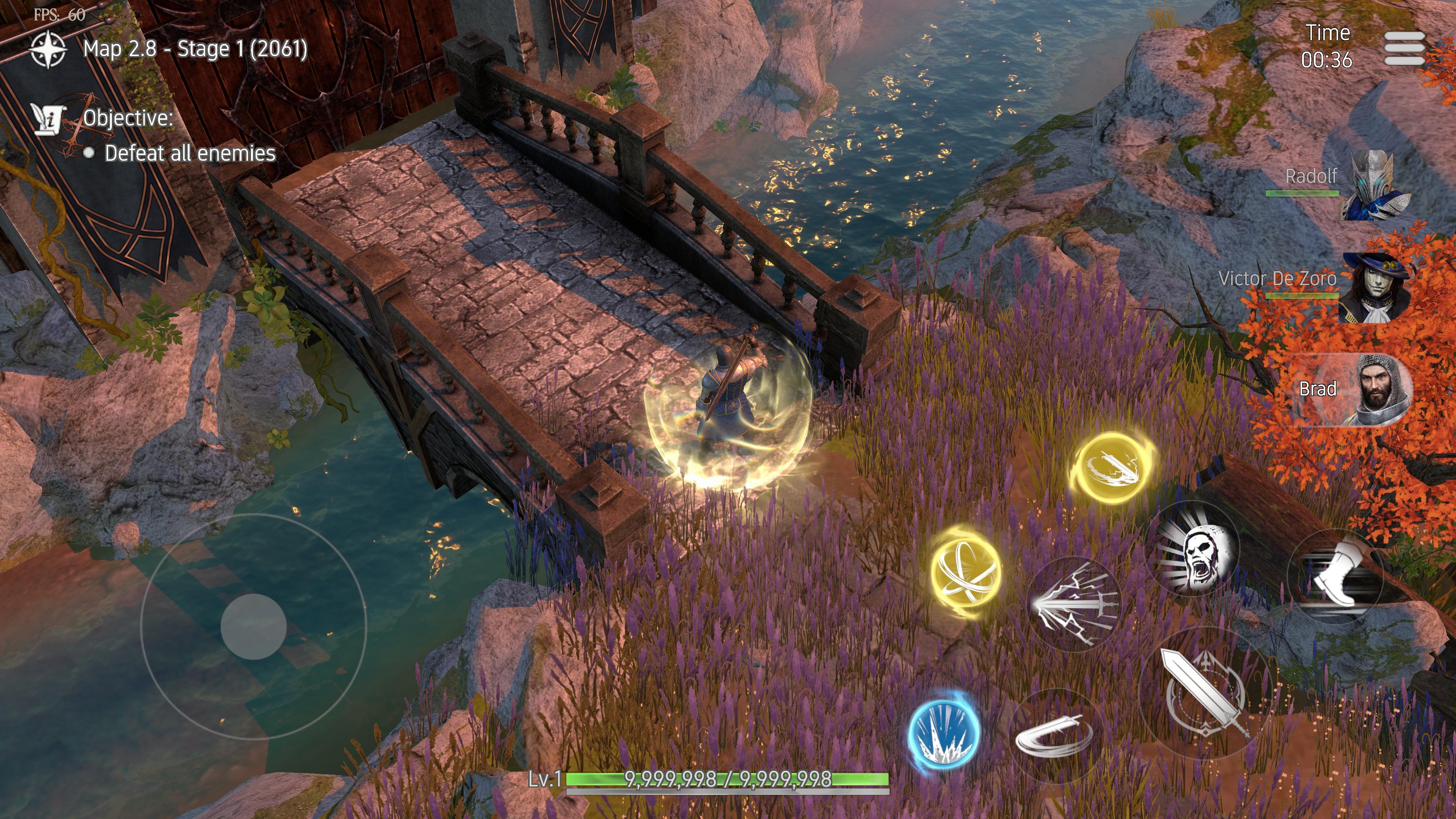Open the hamburger menu
1456x819 pixels.
pyautogui.click(x=1404, y=48)
